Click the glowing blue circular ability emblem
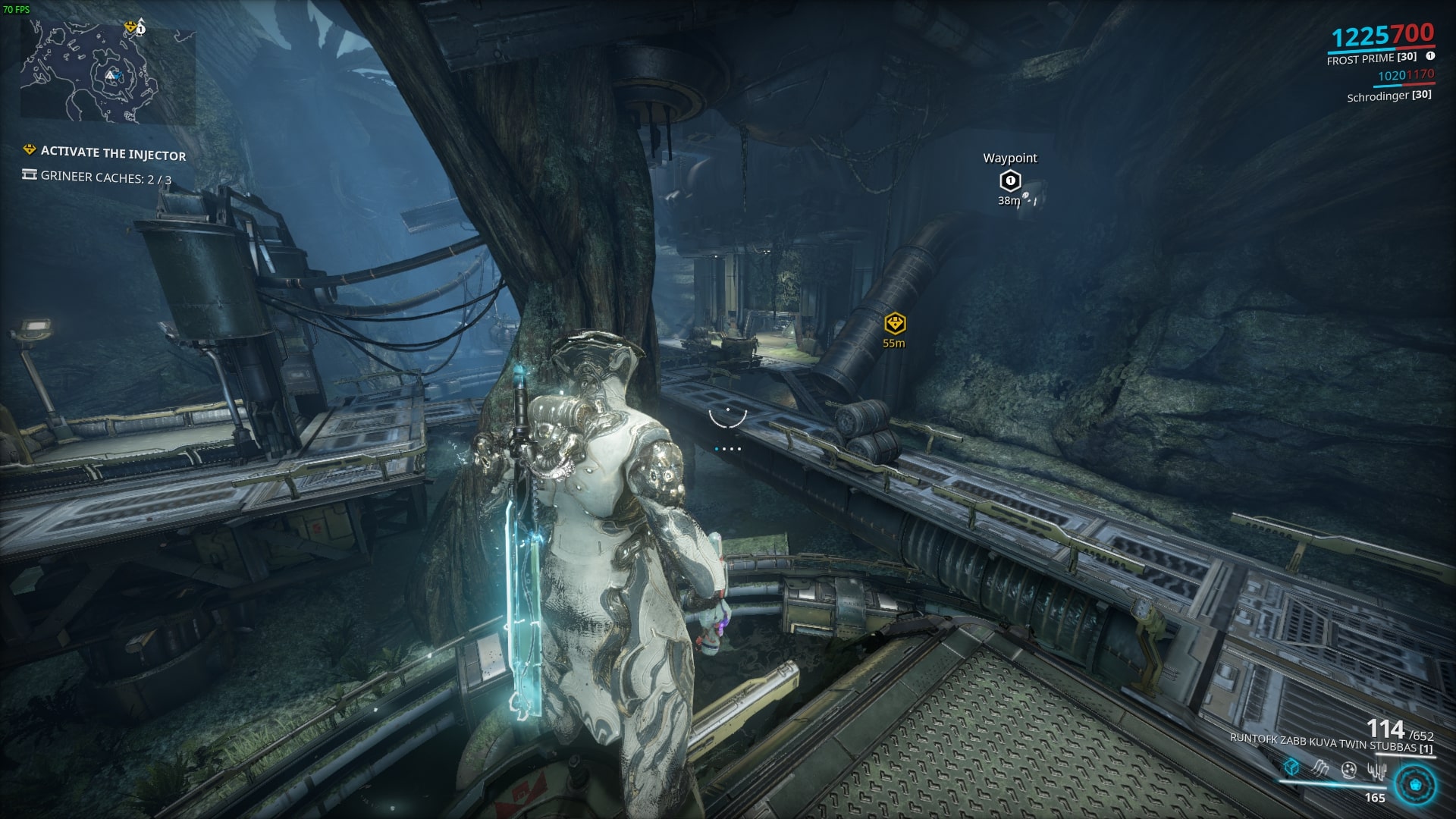This screenshot has height=819, width=1456. point(1414,783)
